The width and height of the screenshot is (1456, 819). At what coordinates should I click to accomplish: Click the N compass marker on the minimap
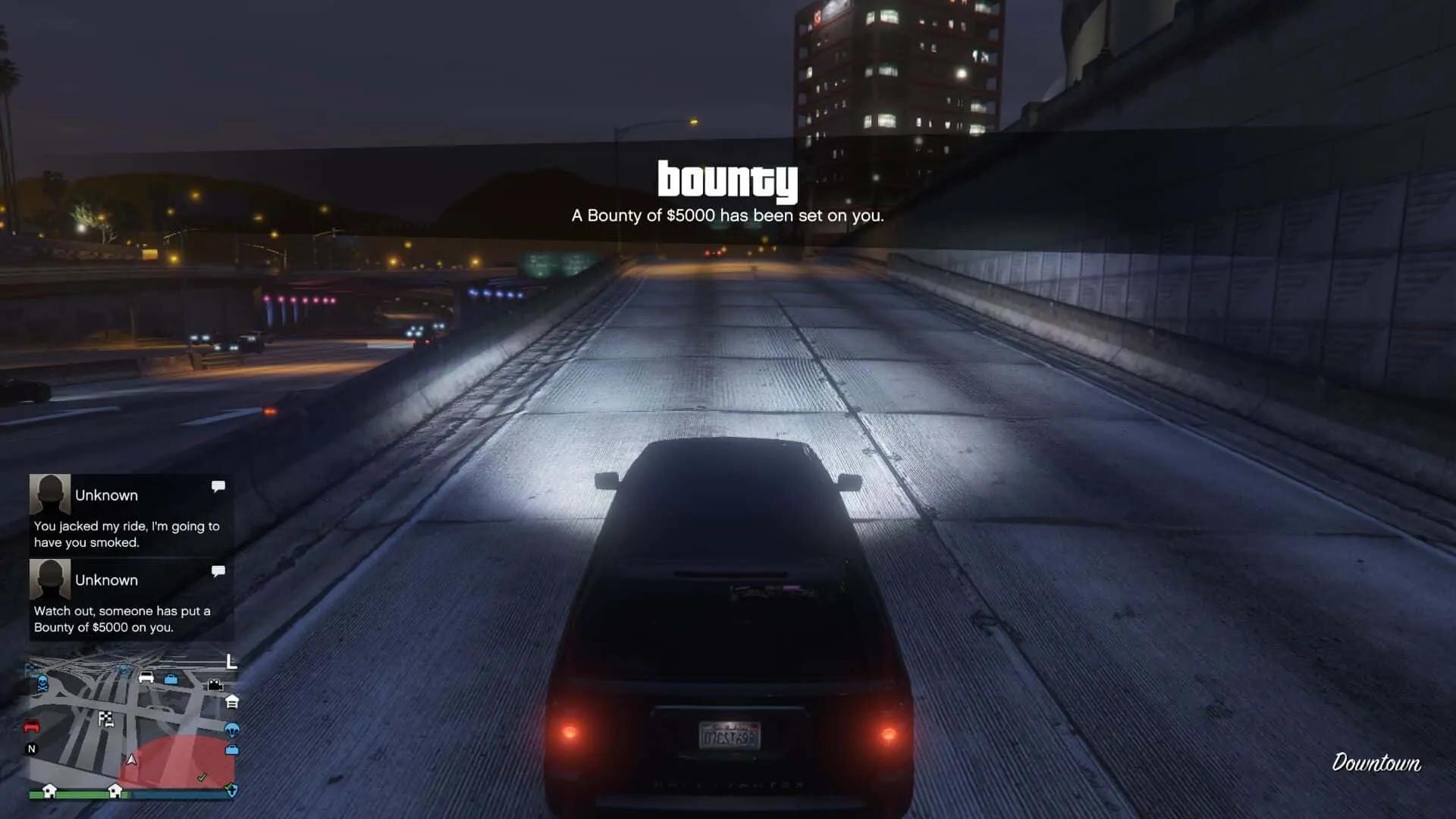click(x=31, y=748)
